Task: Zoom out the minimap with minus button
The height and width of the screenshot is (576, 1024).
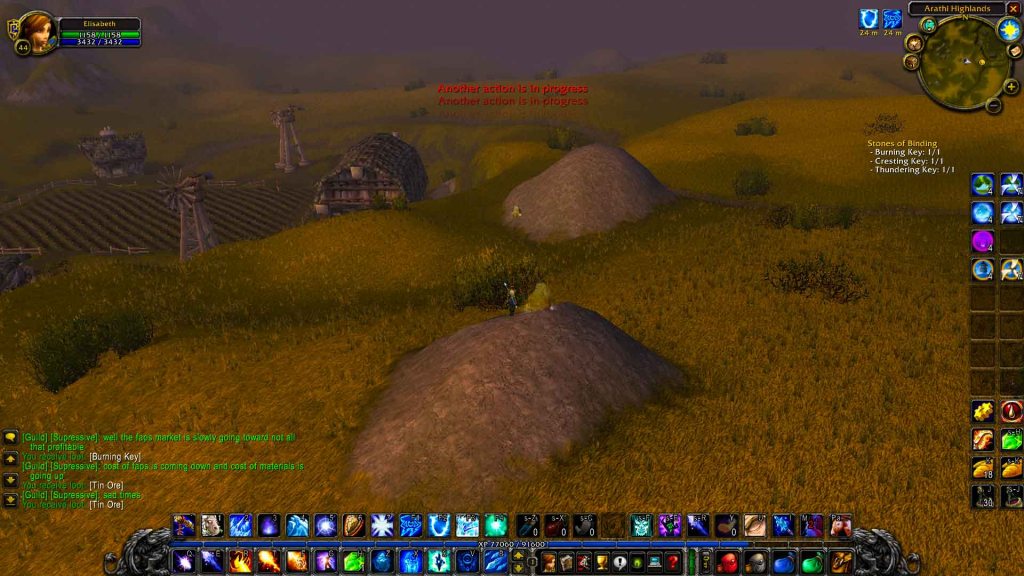Action: tap(994, 104)
